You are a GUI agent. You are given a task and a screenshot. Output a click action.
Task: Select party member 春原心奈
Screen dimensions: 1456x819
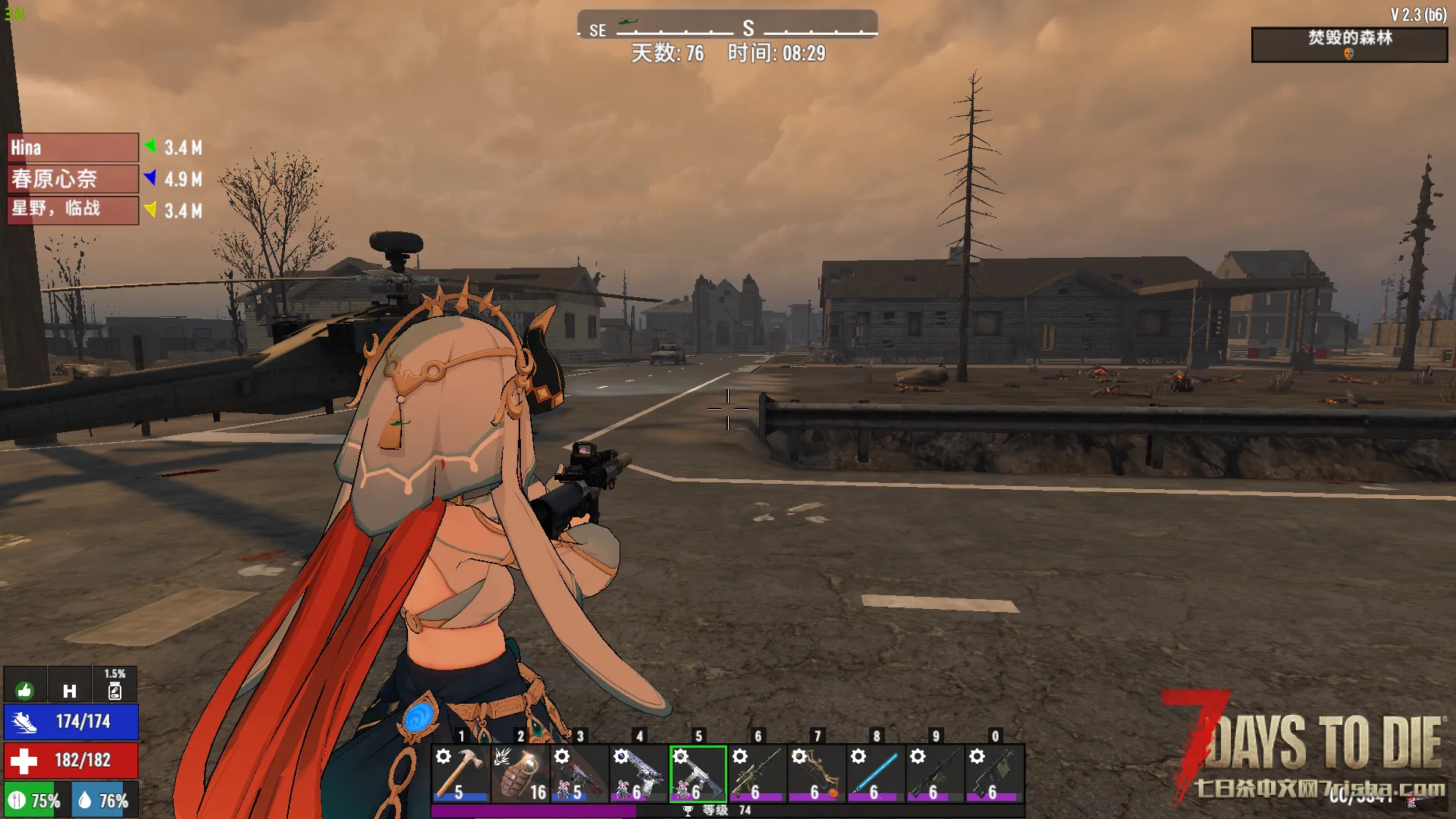[73, 179]
